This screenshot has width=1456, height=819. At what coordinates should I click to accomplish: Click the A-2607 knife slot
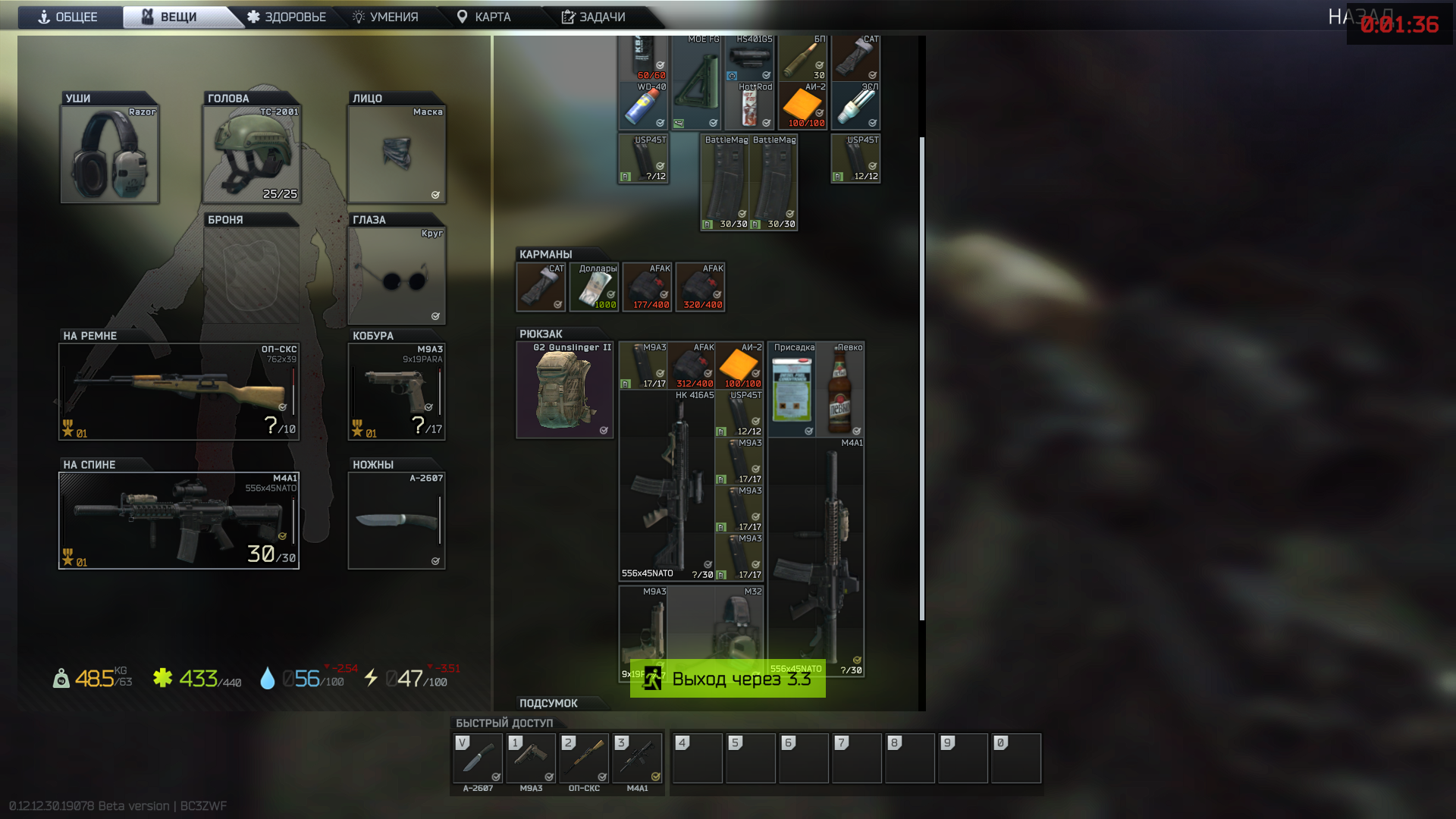click(x=397, y=520)
